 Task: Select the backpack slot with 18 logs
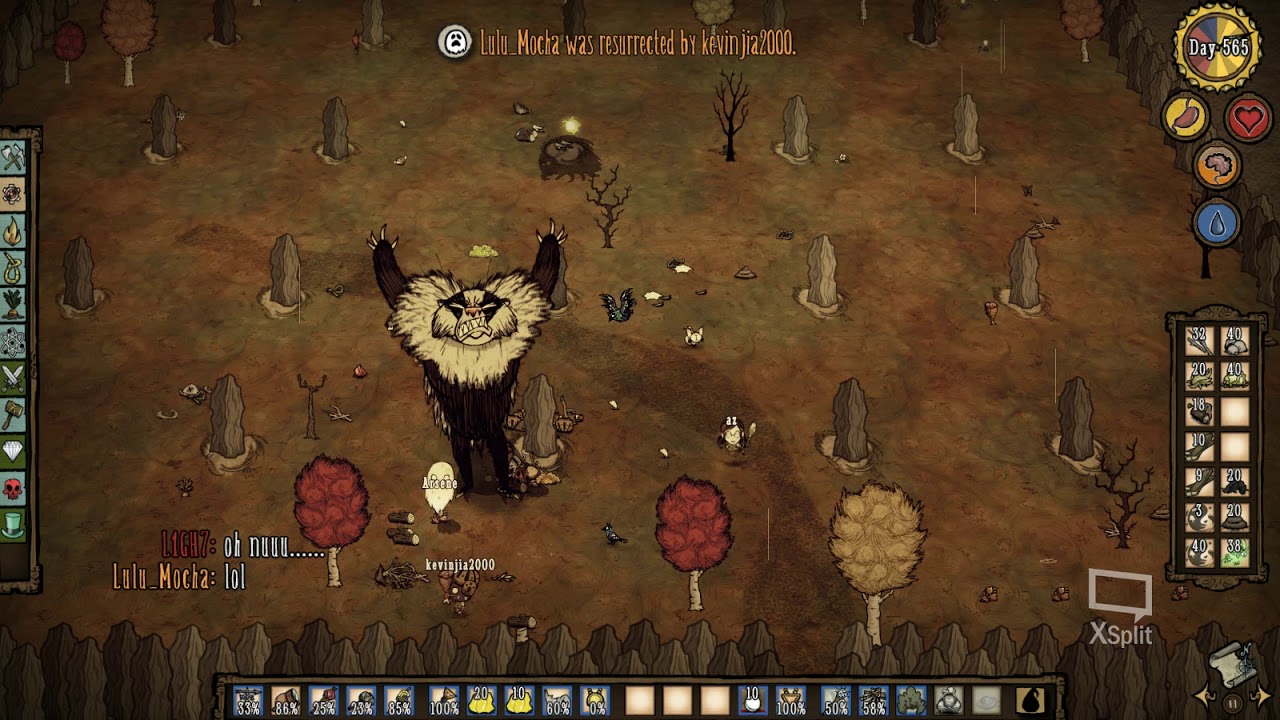pos(1200,411)
